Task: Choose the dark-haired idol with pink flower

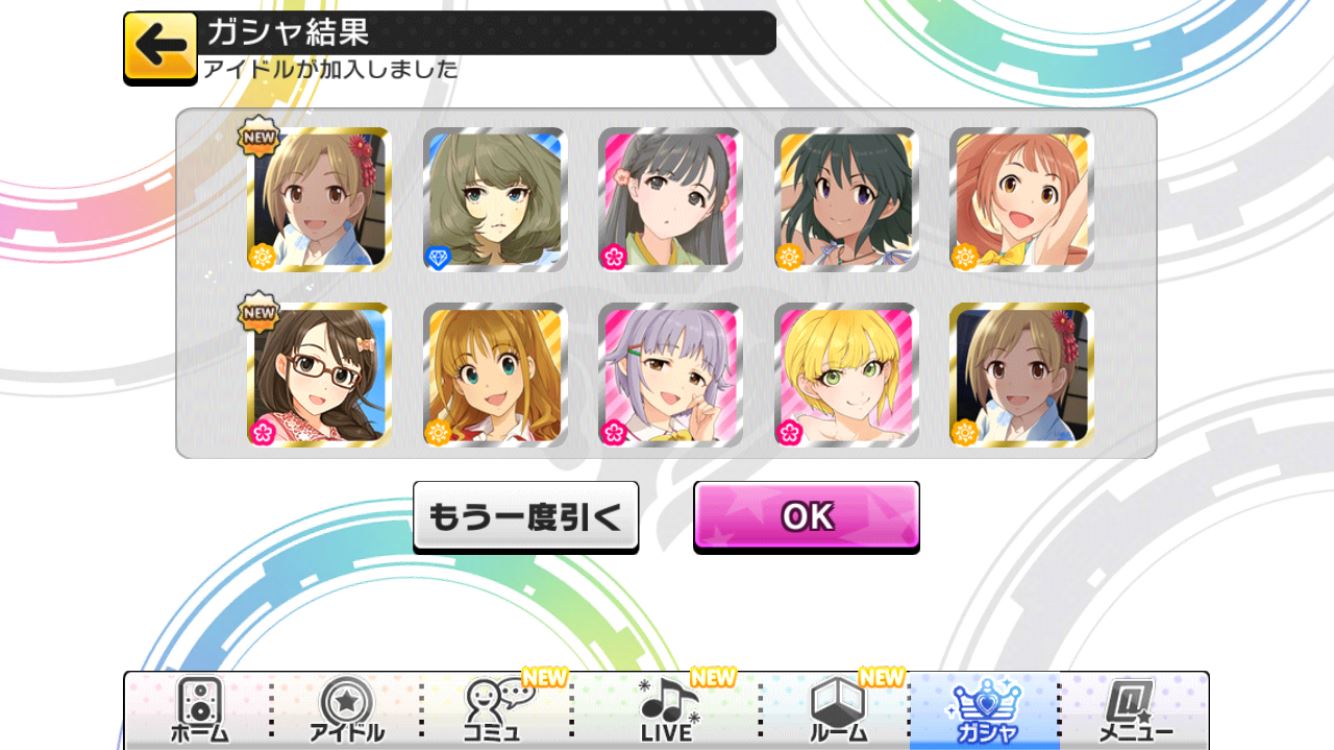Action: point(670,200)
